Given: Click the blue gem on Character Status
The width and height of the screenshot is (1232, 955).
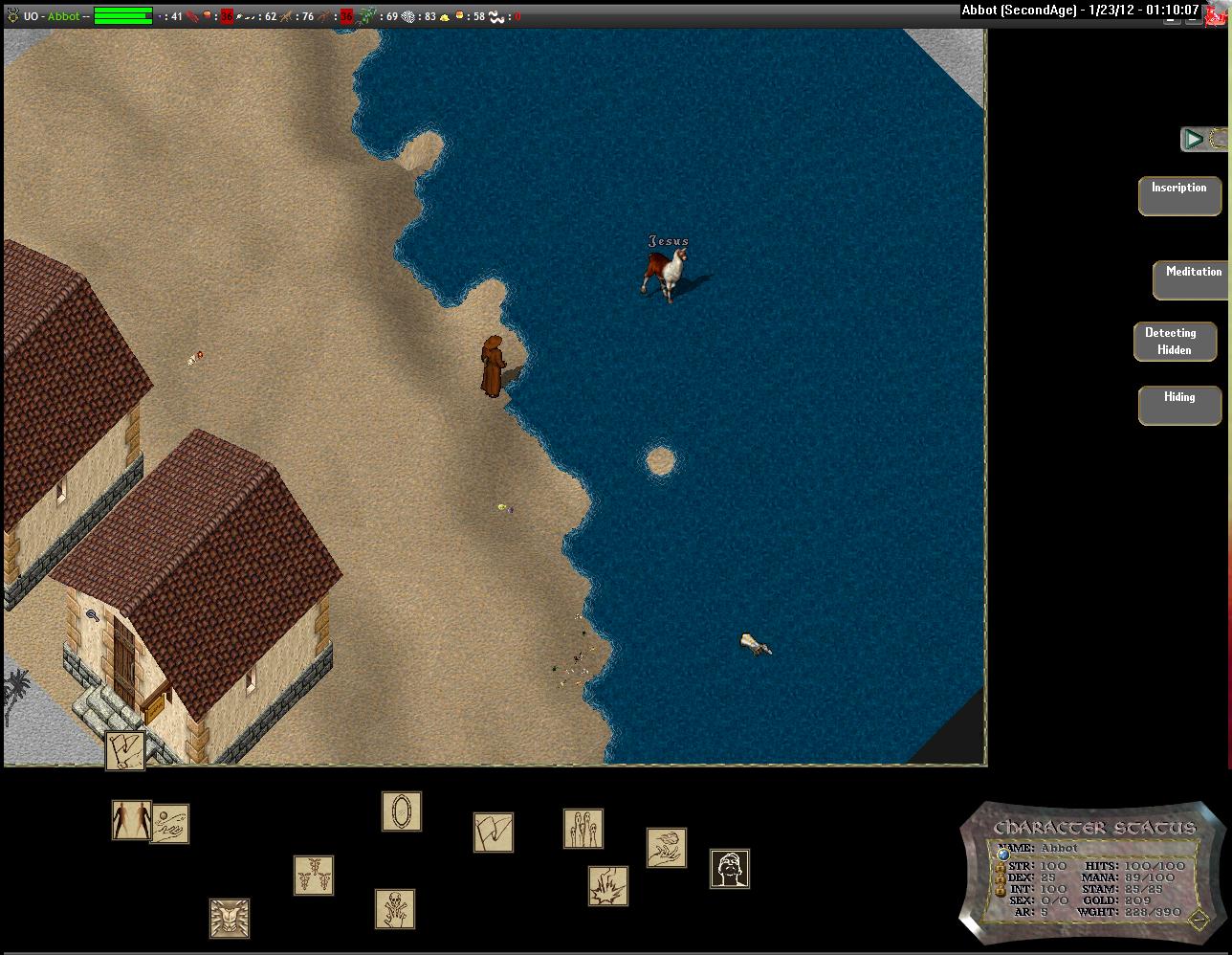Looking at the screenshot, I should tap(1003, 854).
